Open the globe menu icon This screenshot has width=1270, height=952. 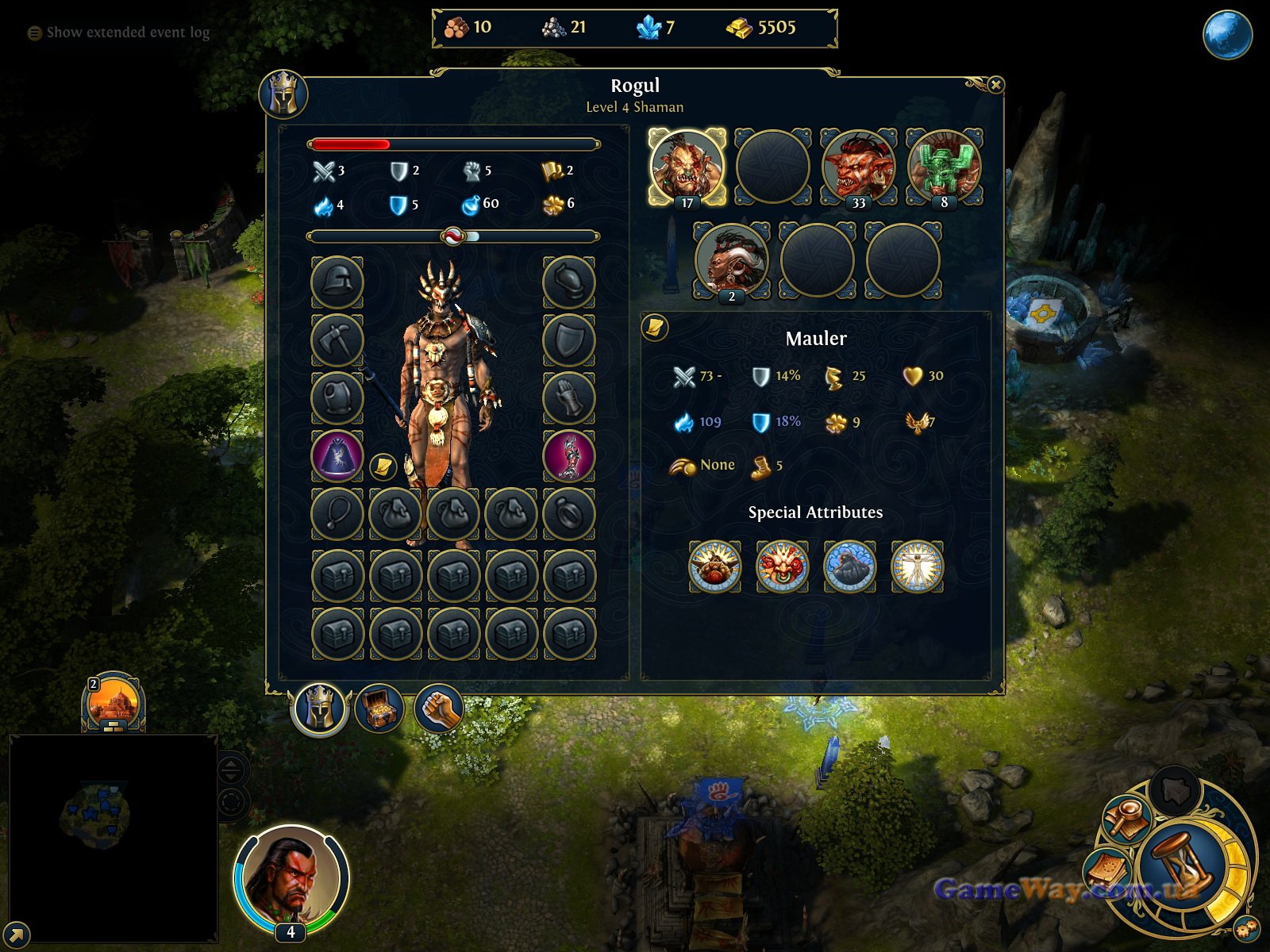coord(1227,35)
